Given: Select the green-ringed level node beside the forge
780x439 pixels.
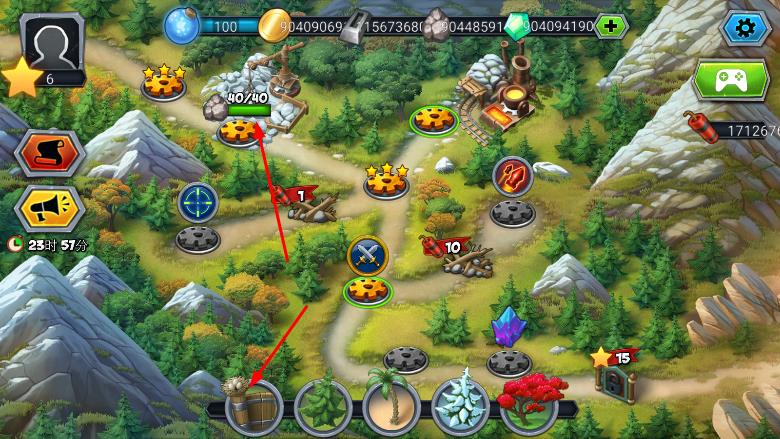Looking at the screenshot, I should [434, 119].
